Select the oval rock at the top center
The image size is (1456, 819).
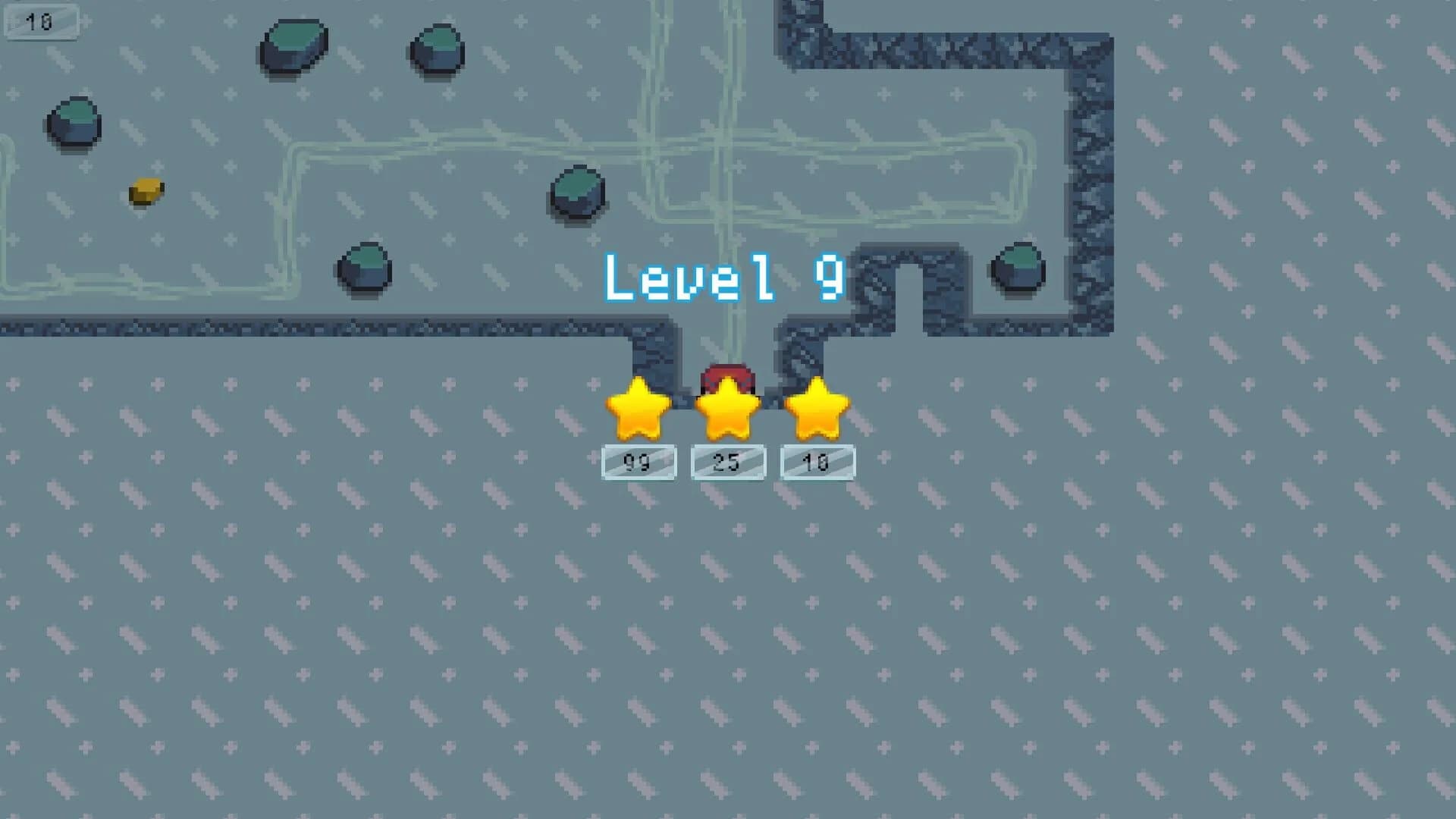(x=294, y=45)
